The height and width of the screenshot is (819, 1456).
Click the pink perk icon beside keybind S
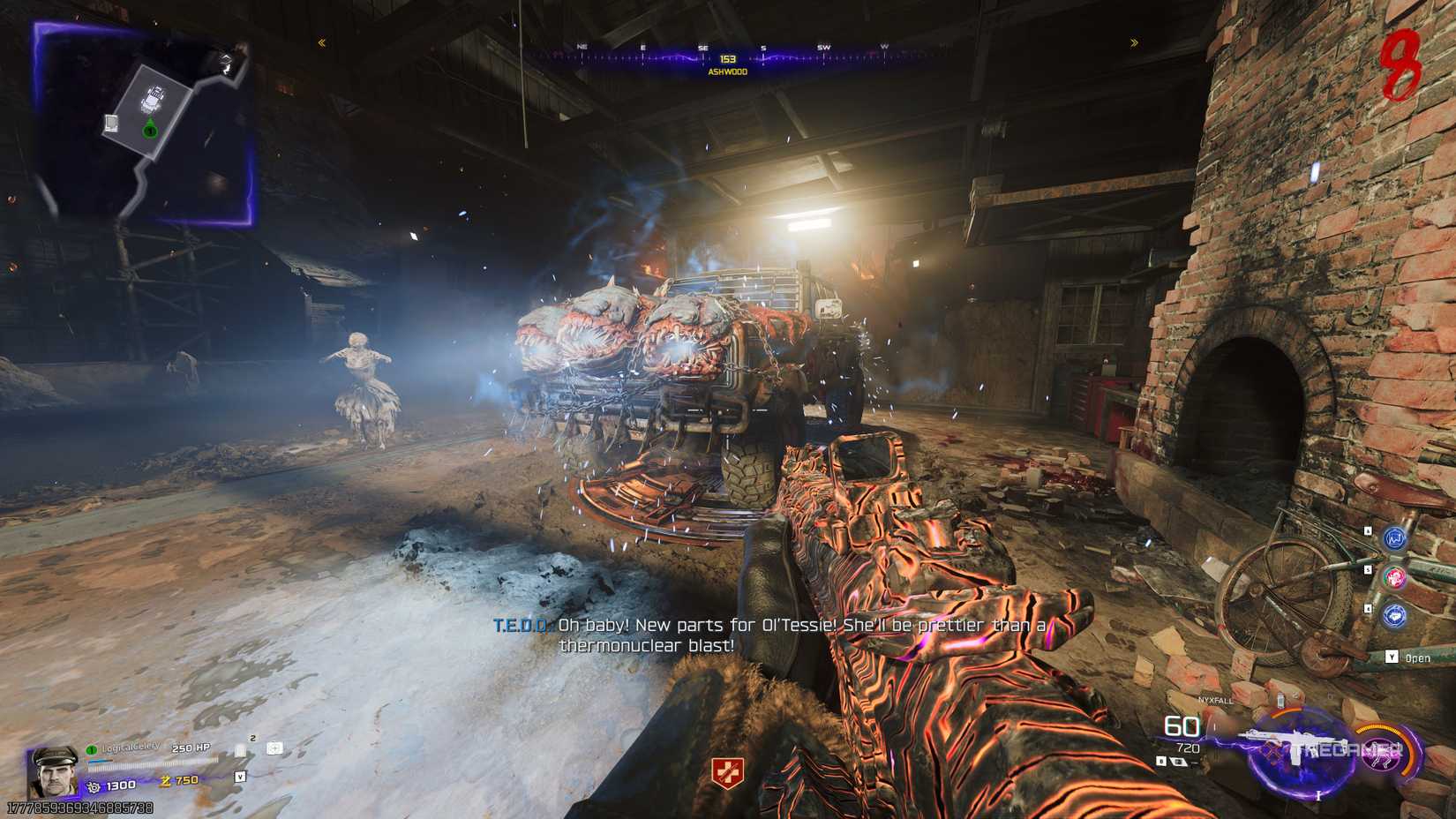1394,578
